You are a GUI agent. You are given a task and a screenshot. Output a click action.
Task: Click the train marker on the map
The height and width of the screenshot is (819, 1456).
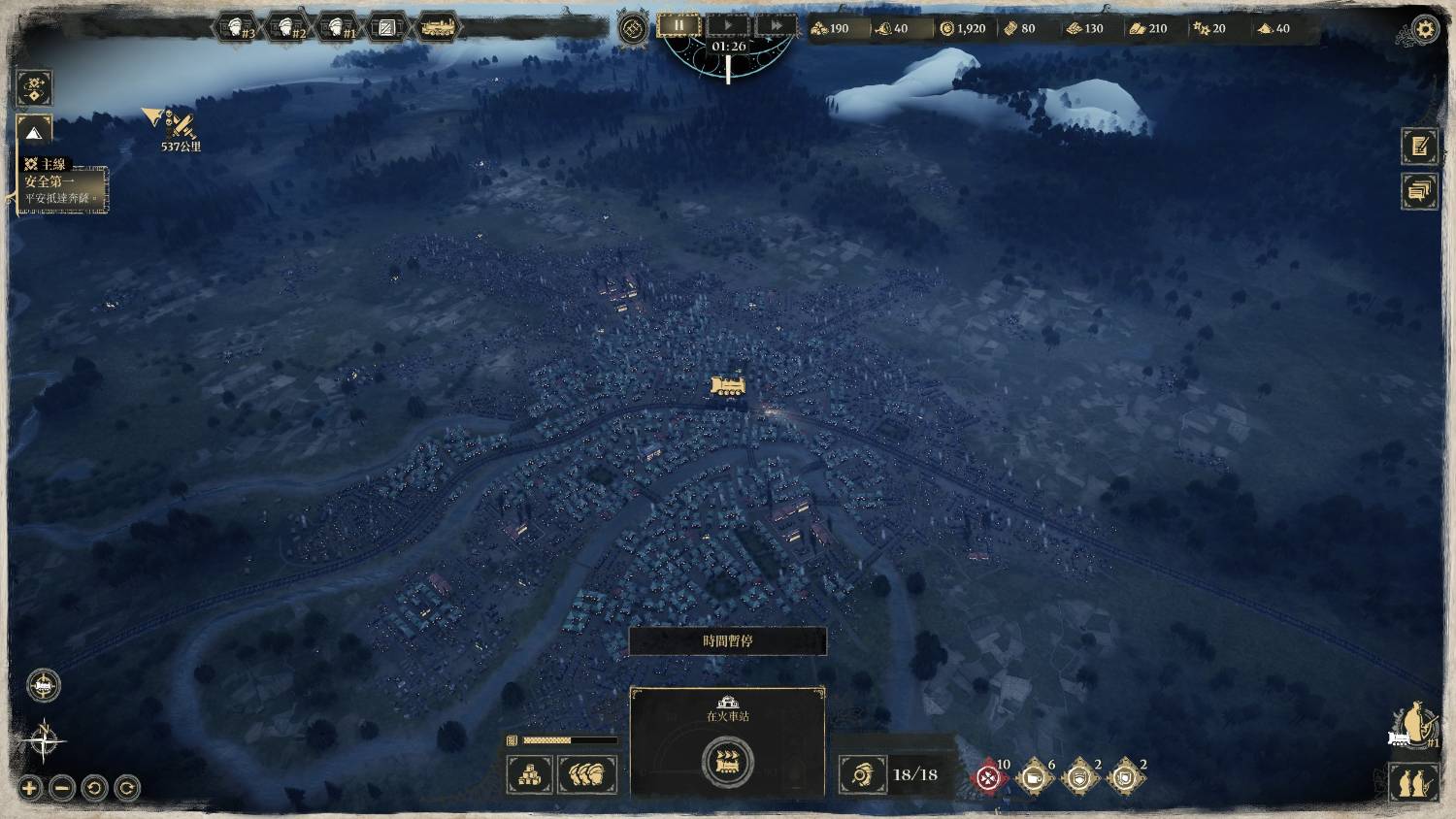[x=729, y=386]
